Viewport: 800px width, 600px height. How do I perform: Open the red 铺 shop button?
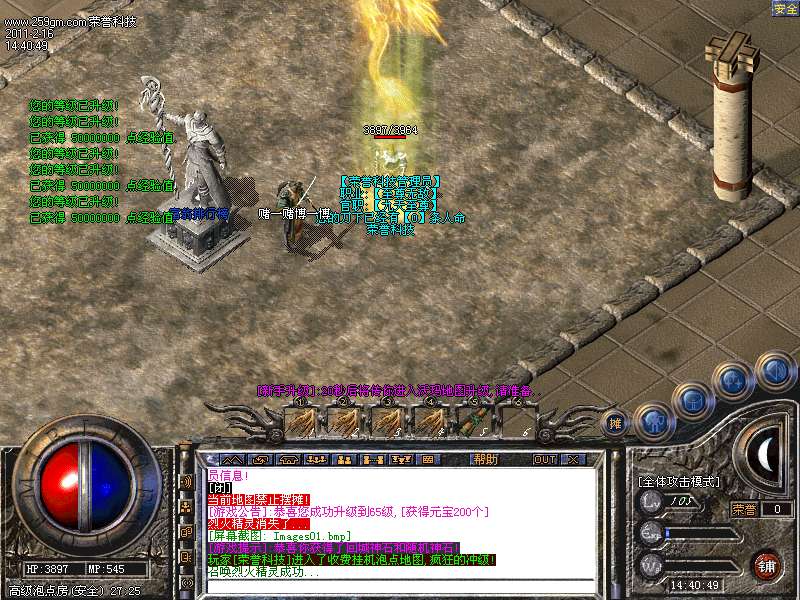click(x=768, y=565)
